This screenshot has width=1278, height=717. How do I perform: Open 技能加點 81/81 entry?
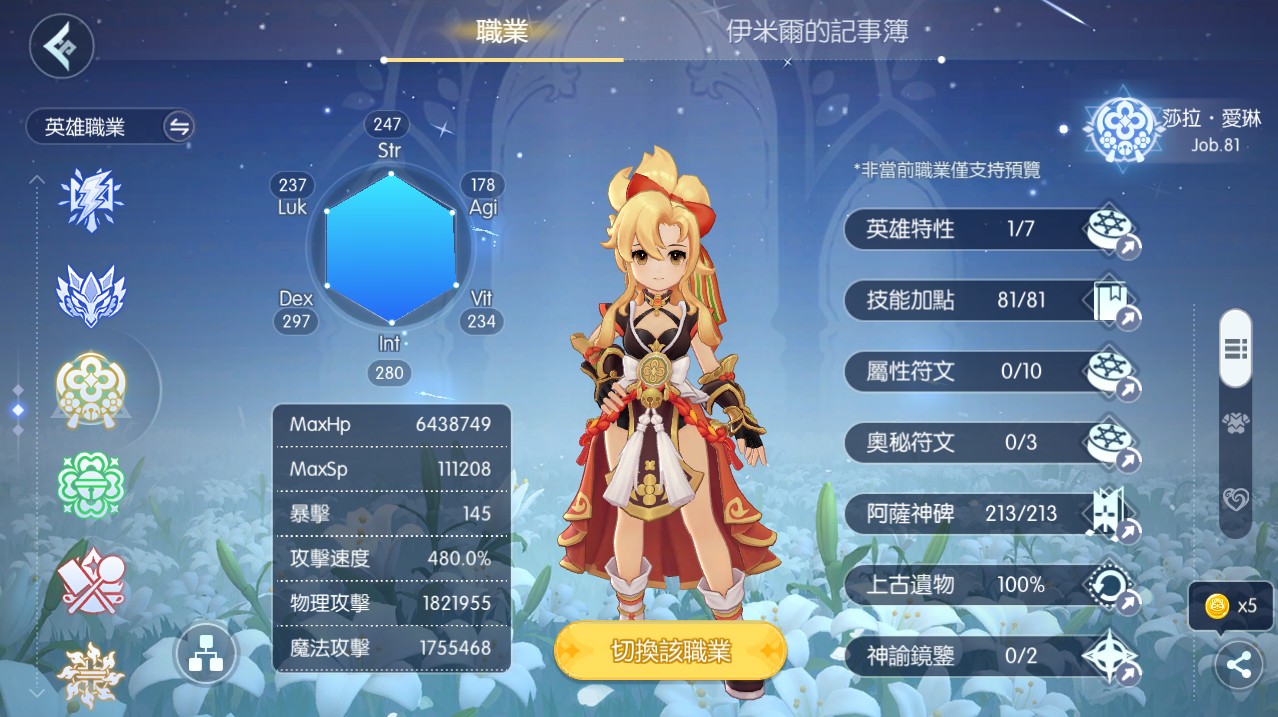(x=990, y=300)
